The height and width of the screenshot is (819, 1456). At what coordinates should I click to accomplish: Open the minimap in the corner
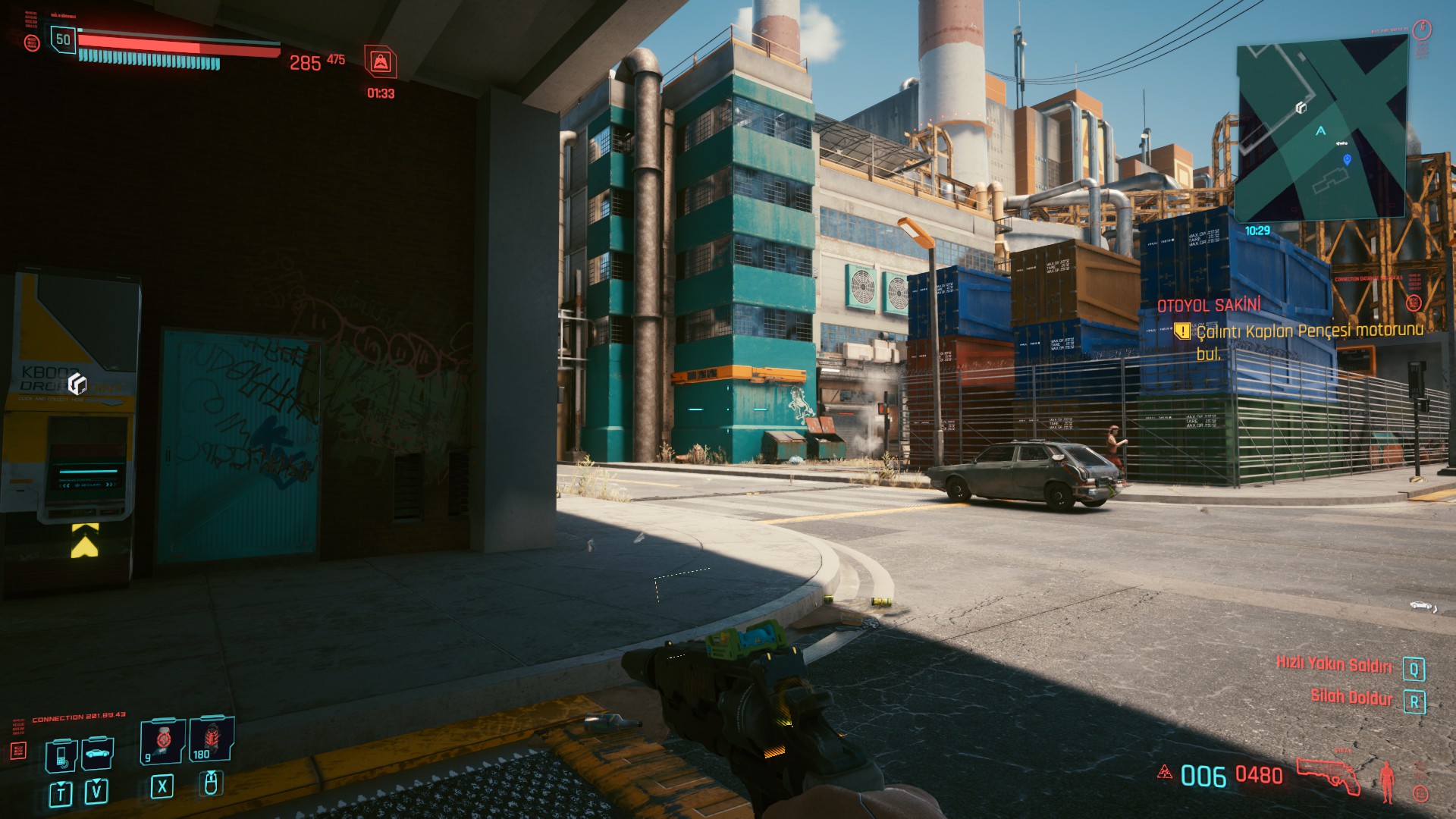pos(1322,127)
